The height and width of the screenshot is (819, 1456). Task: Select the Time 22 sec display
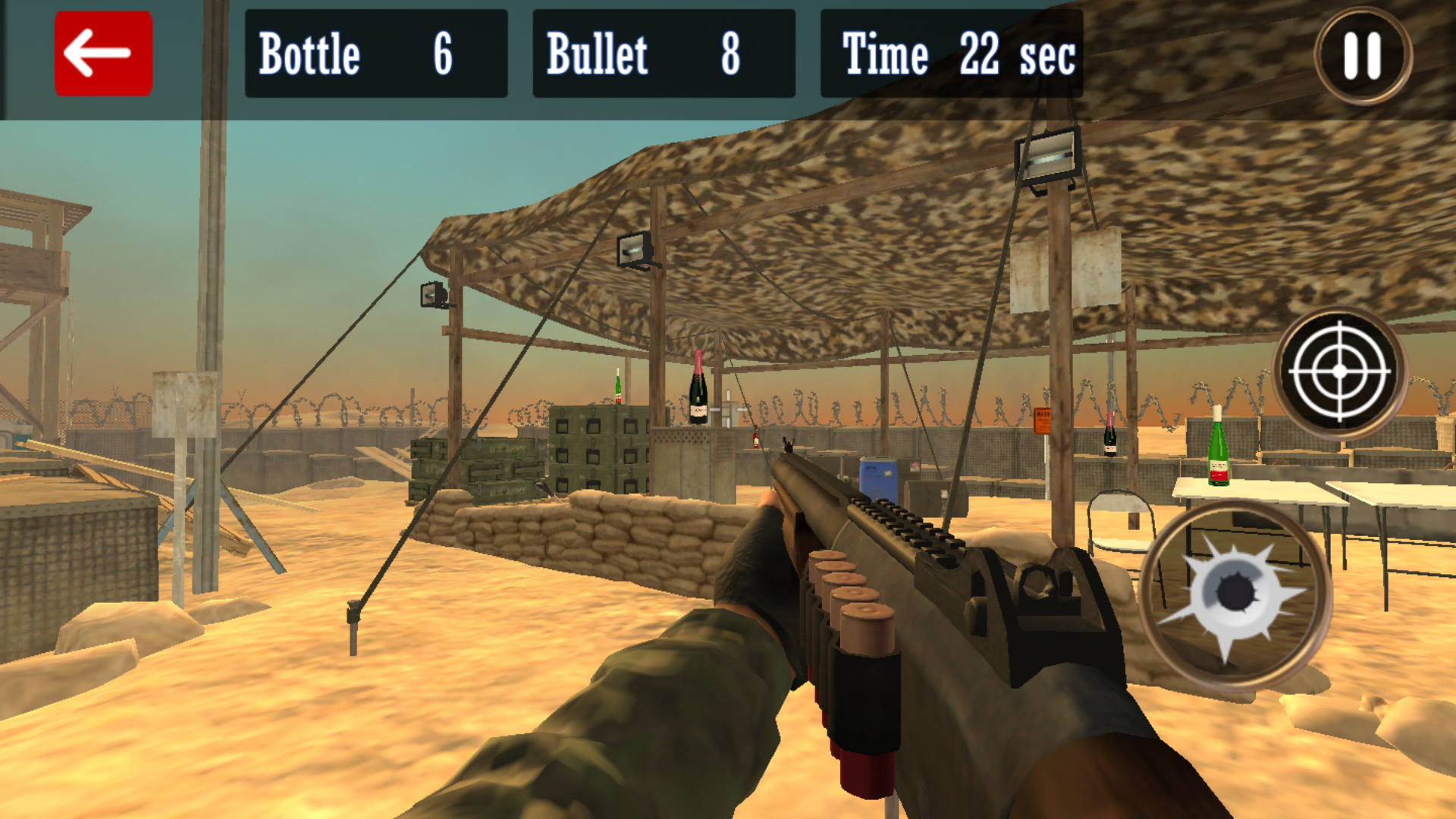pos(952,53)
